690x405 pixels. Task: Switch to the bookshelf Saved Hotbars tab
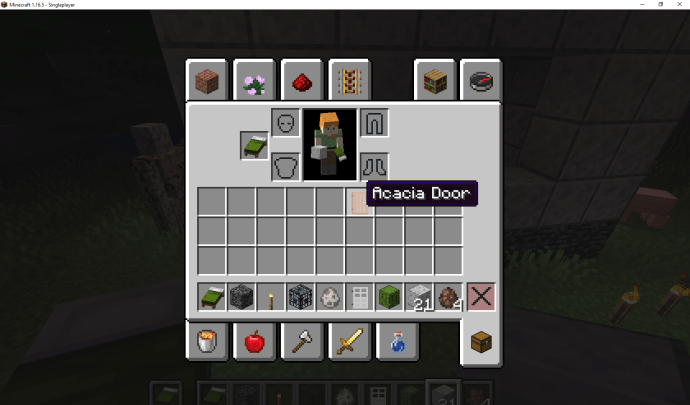[x=435, y=81]
